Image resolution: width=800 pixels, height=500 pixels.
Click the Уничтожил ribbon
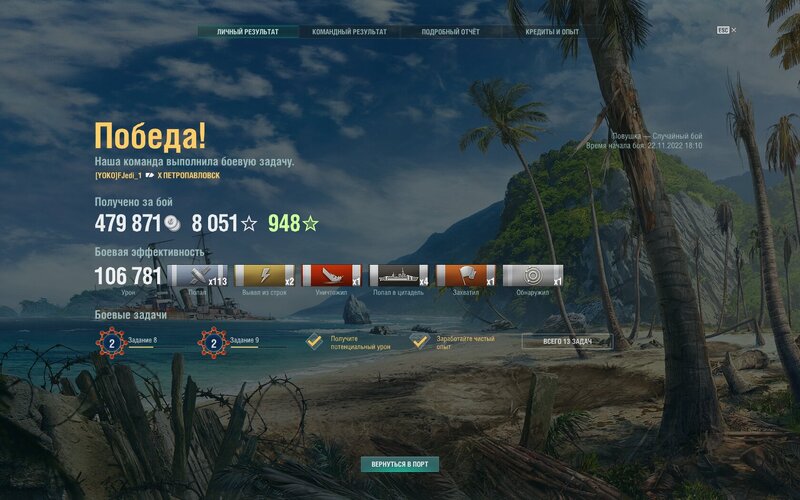[332, 276]
